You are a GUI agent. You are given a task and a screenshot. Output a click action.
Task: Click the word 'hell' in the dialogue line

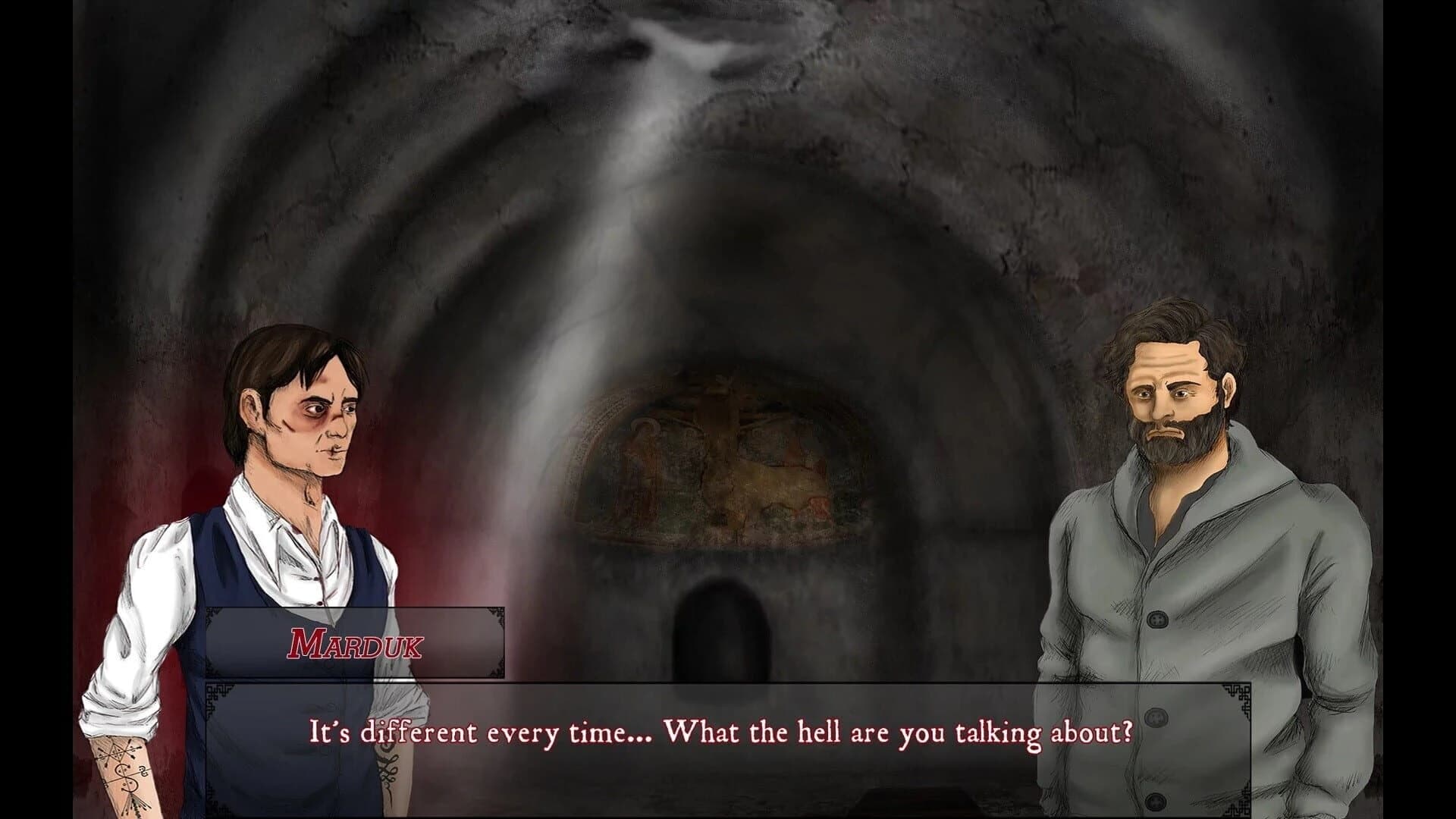[x=817, y=732]
